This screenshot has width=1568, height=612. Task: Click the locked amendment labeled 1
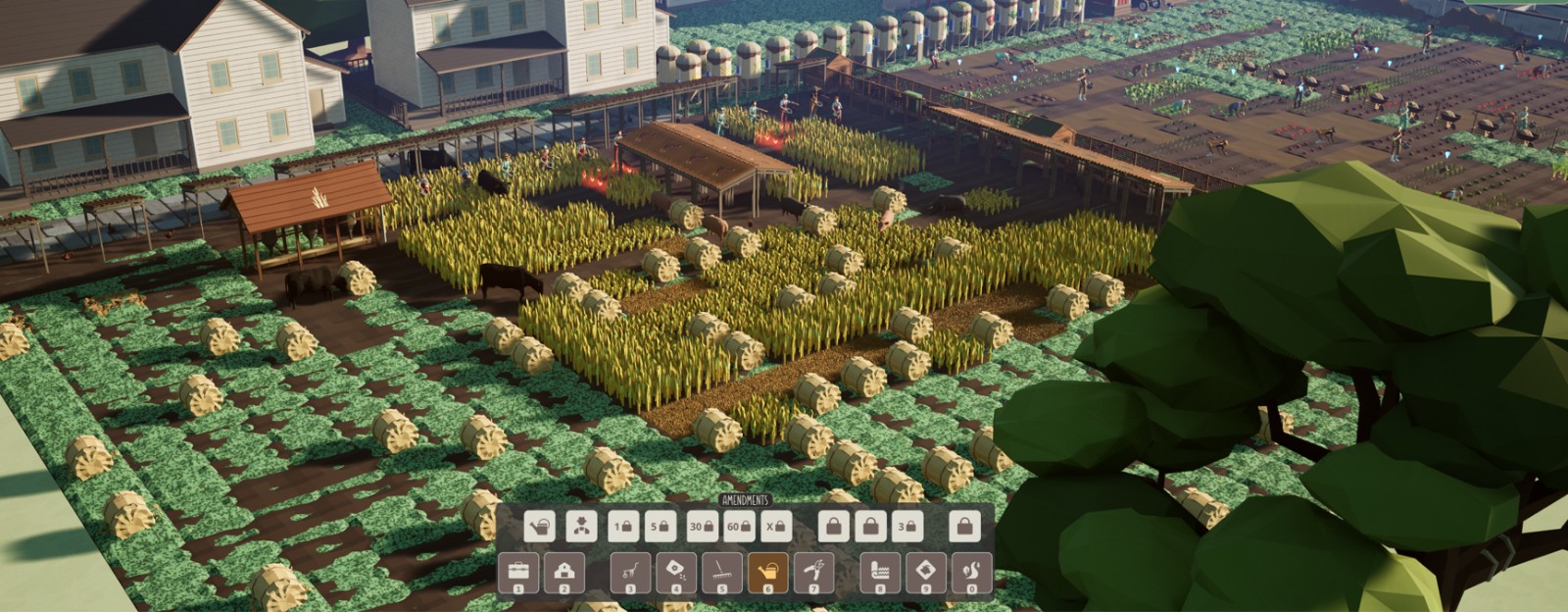623,527
